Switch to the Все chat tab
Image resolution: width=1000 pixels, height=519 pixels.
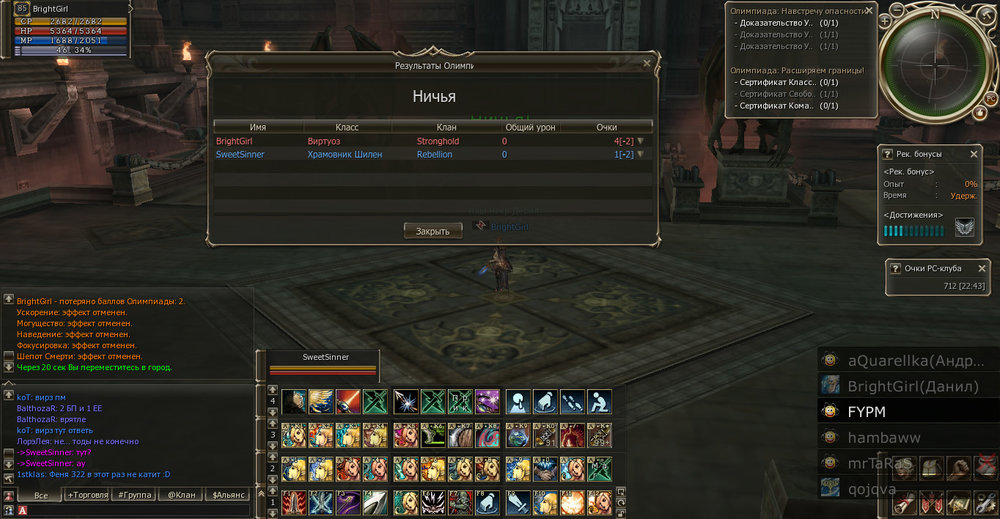point(41,495)
